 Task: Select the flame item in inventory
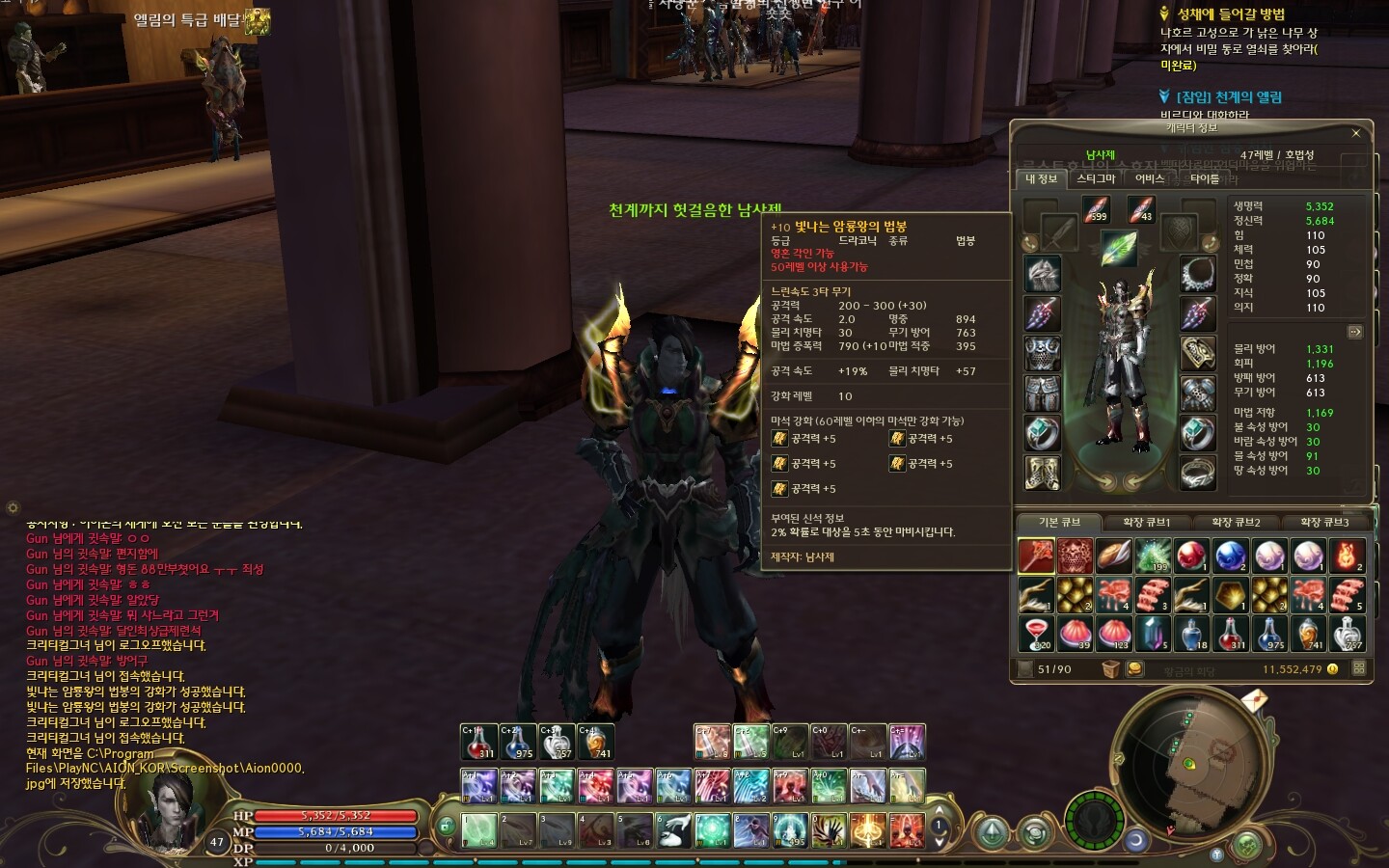point(1347,556)
